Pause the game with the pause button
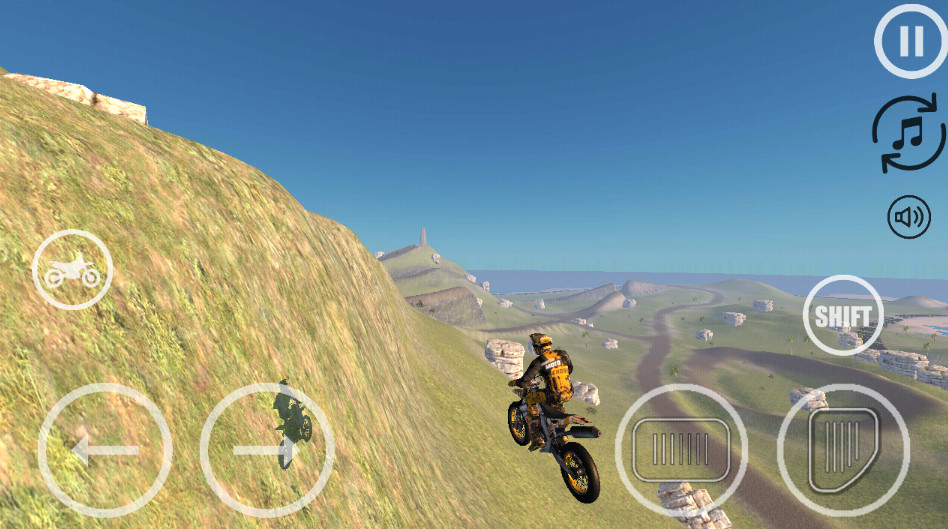The image size is (948, 529). 910,42
